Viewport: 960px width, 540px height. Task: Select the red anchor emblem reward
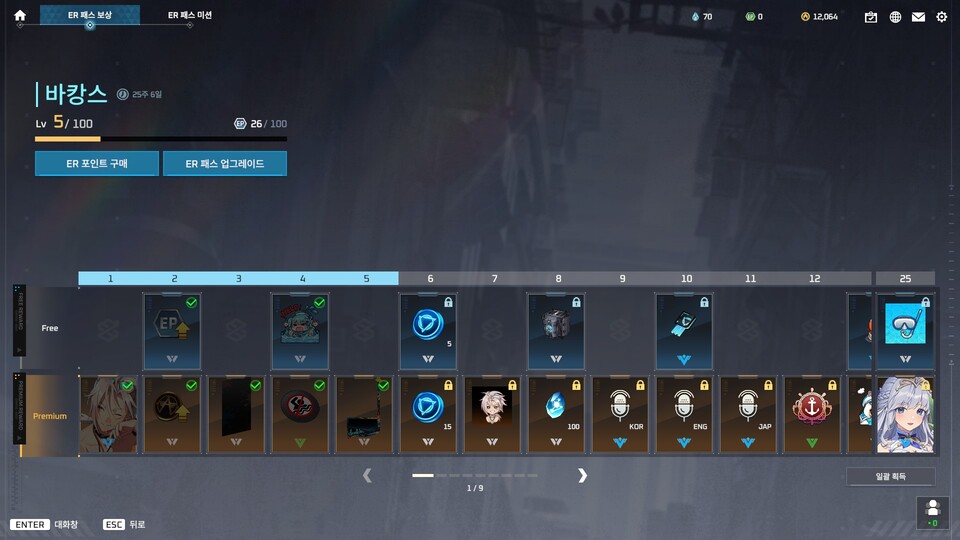[813, 414]
